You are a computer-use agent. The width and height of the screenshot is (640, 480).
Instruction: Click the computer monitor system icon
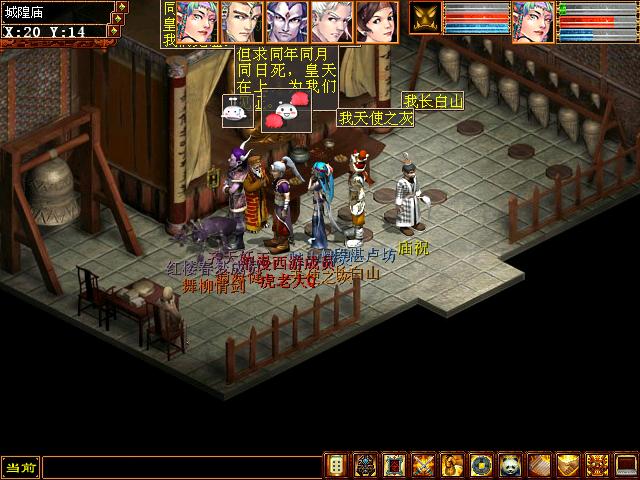tap(626, 466)
